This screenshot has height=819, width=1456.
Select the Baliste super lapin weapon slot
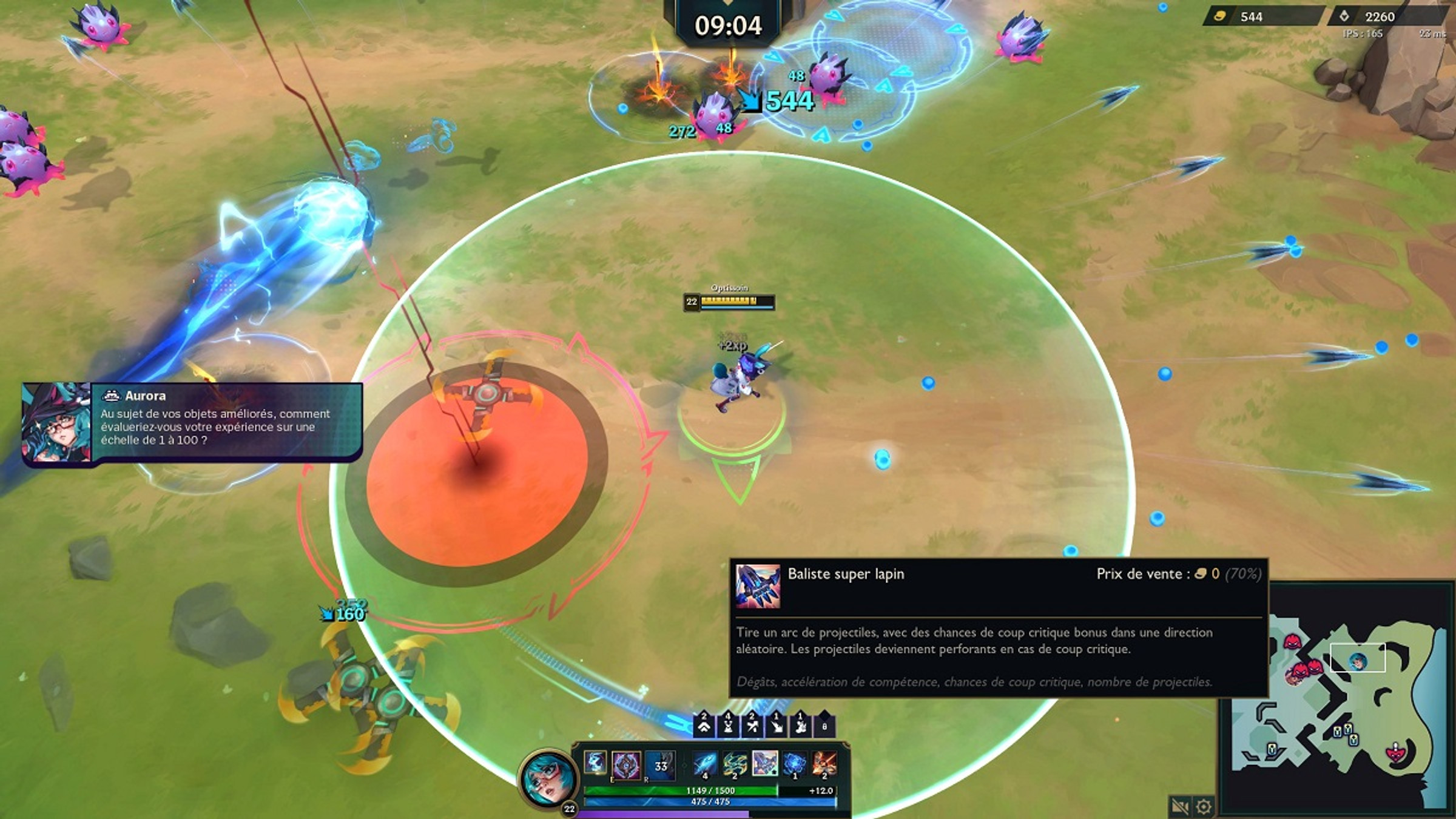pyautogui.click(x=764, y=763)
